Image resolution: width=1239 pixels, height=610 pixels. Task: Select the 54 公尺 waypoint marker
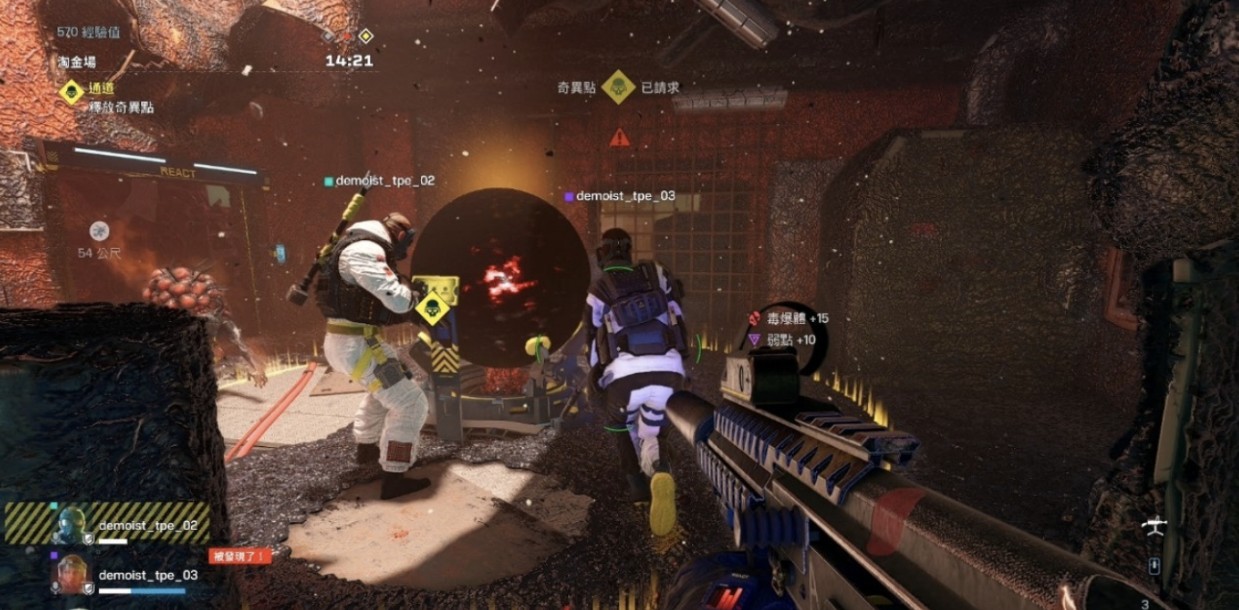tap(99, 231)
